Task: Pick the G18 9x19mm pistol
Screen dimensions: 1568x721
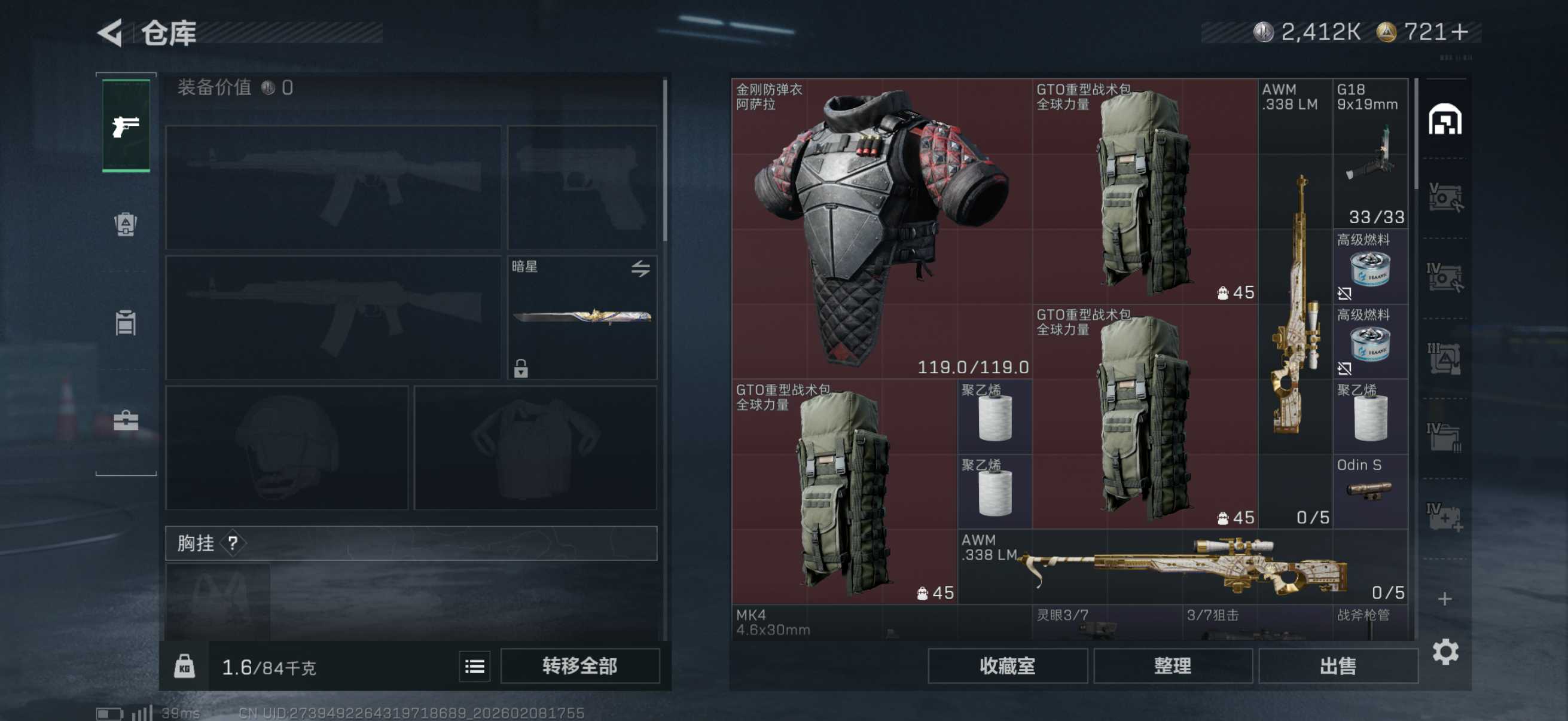Action: 1369,153
